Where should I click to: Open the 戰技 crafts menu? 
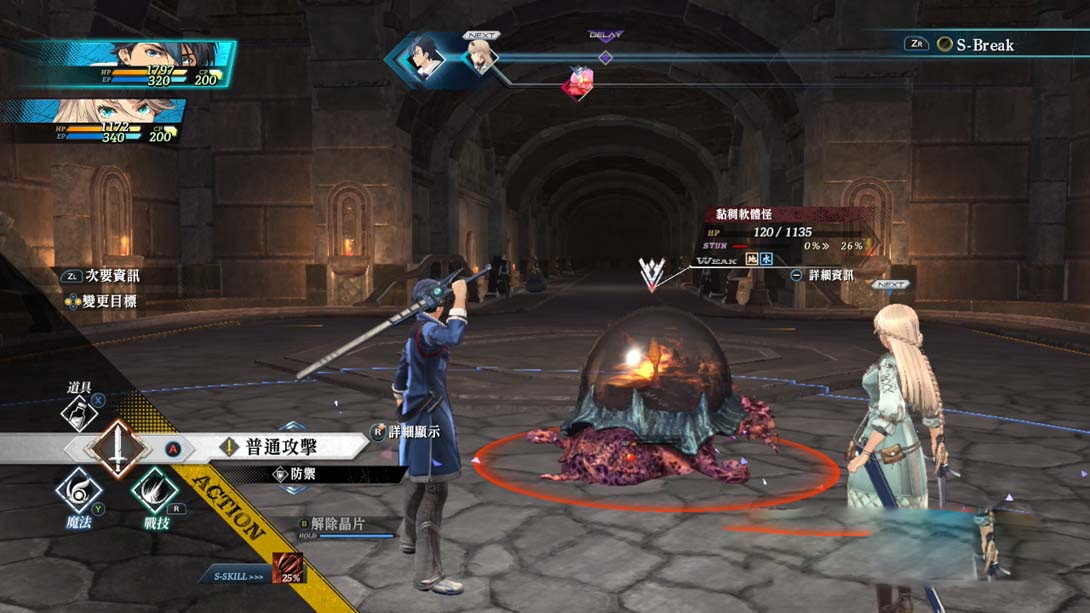click(155, 493)
